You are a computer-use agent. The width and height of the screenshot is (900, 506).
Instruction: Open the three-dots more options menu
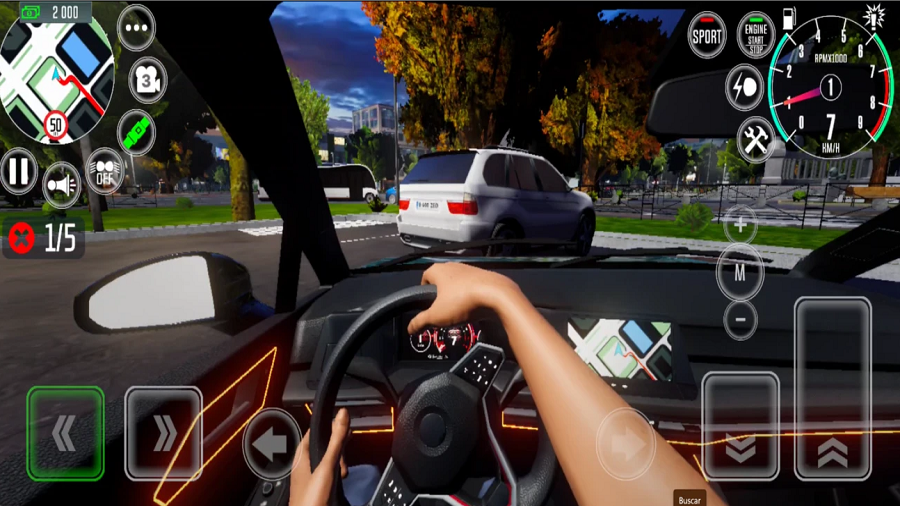click(136, 28)
